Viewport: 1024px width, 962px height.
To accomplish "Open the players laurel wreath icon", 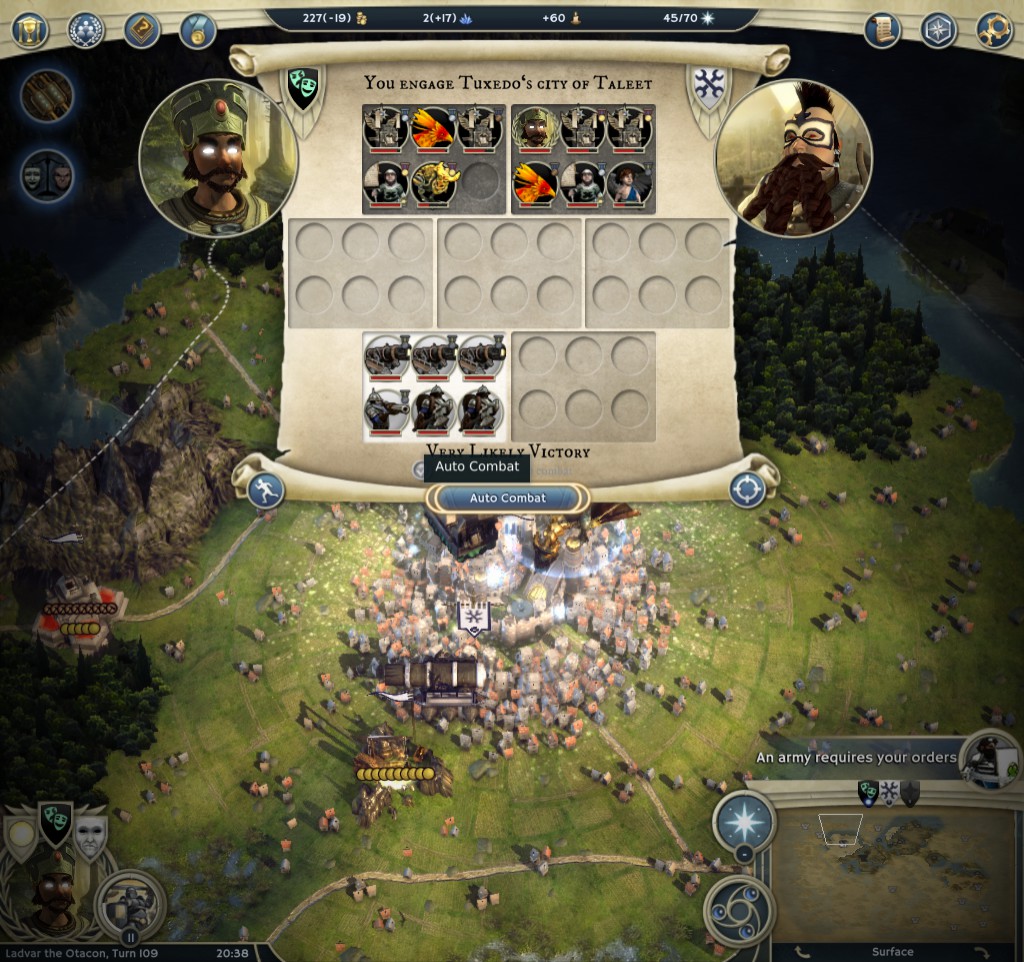I will pyautogui.click(x=86, y=30).
